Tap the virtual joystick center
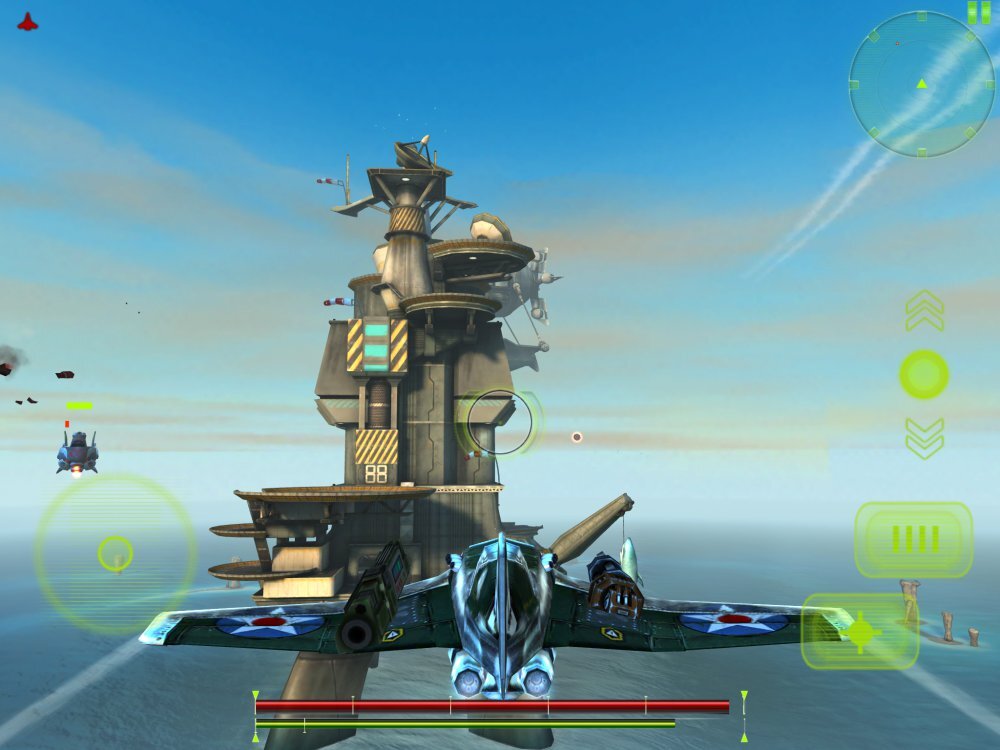 (115, 553)
